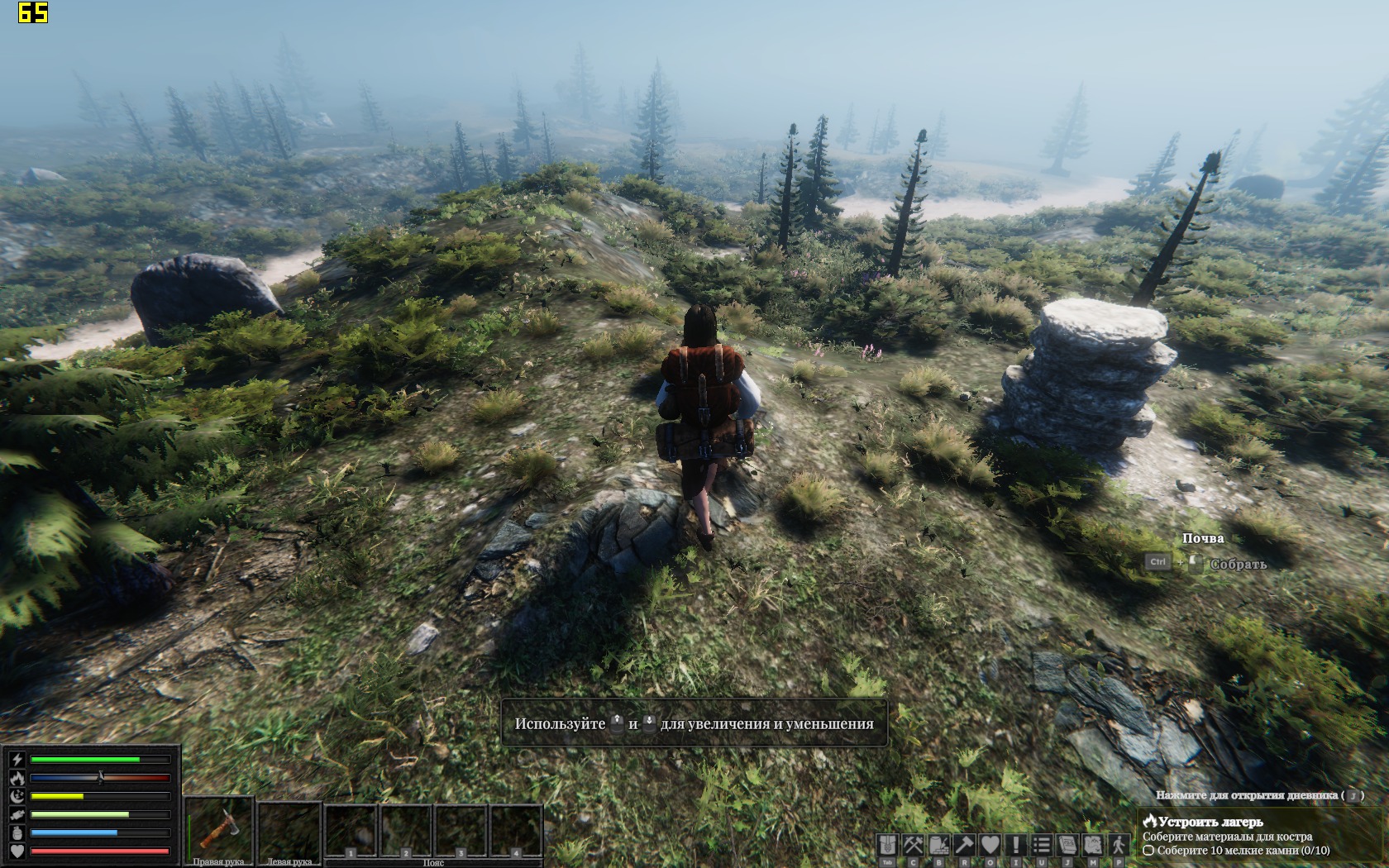Click the empty left hand slot
Image resolution: width=1389 pixels, height=868 pixels.
point(289,828)
